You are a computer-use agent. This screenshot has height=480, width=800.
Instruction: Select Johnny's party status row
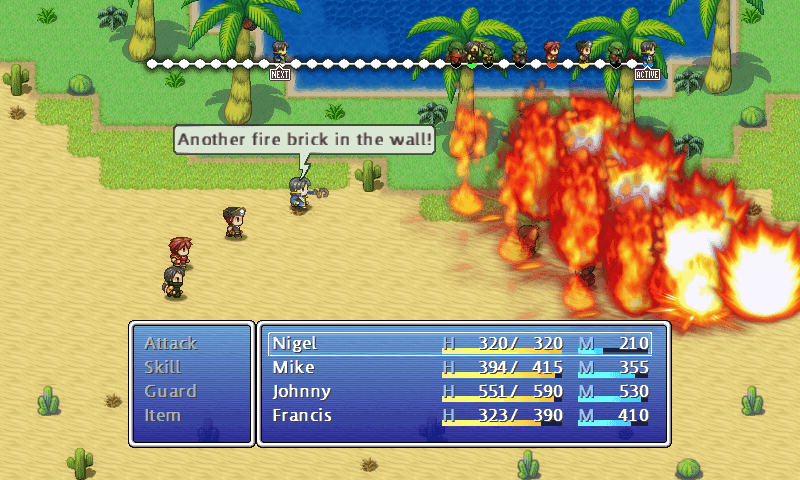pyautogui.click(x=460, y=392)
